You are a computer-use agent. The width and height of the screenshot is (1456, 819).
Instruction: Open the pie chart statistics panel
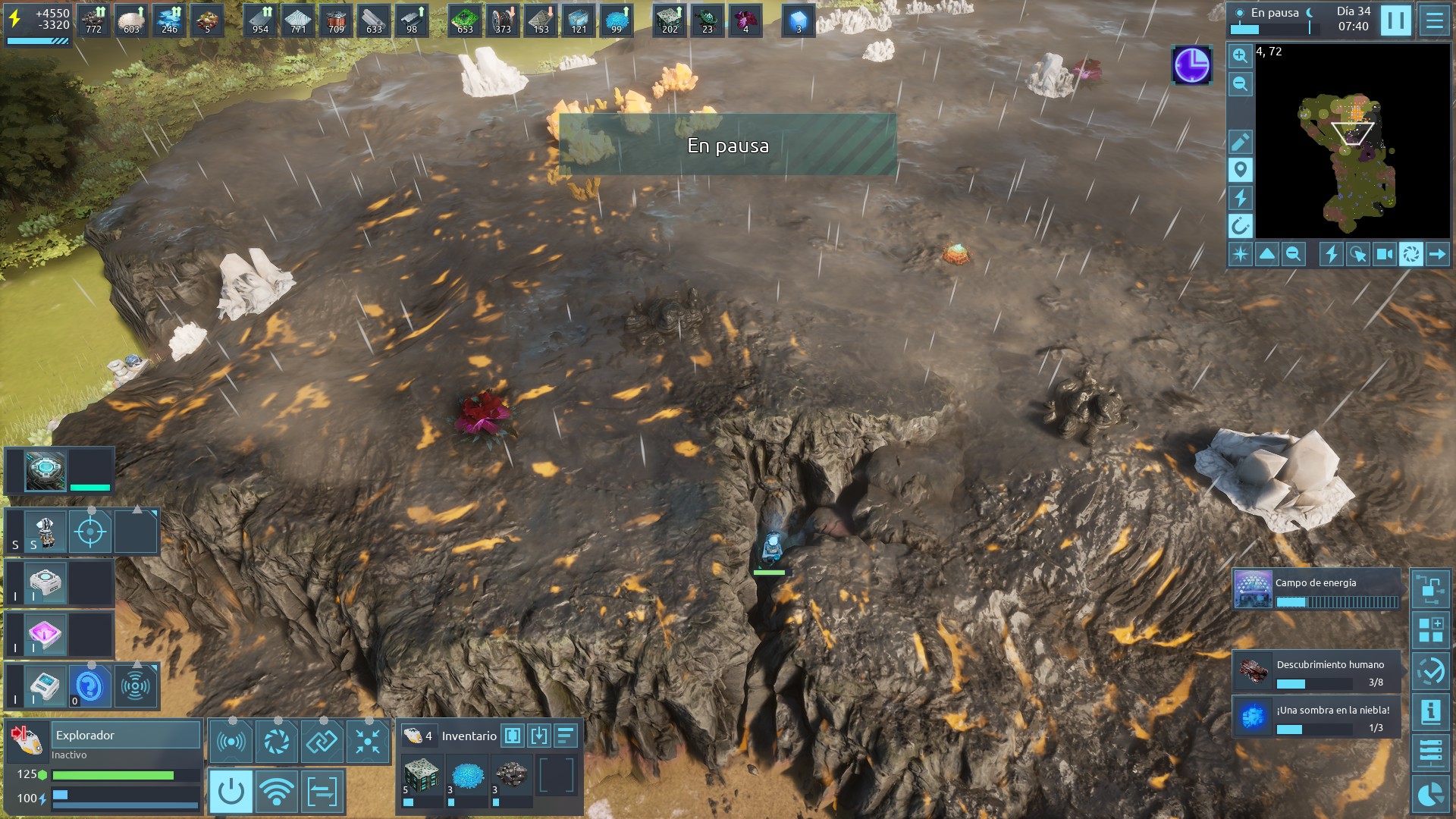coord(1430,794)
